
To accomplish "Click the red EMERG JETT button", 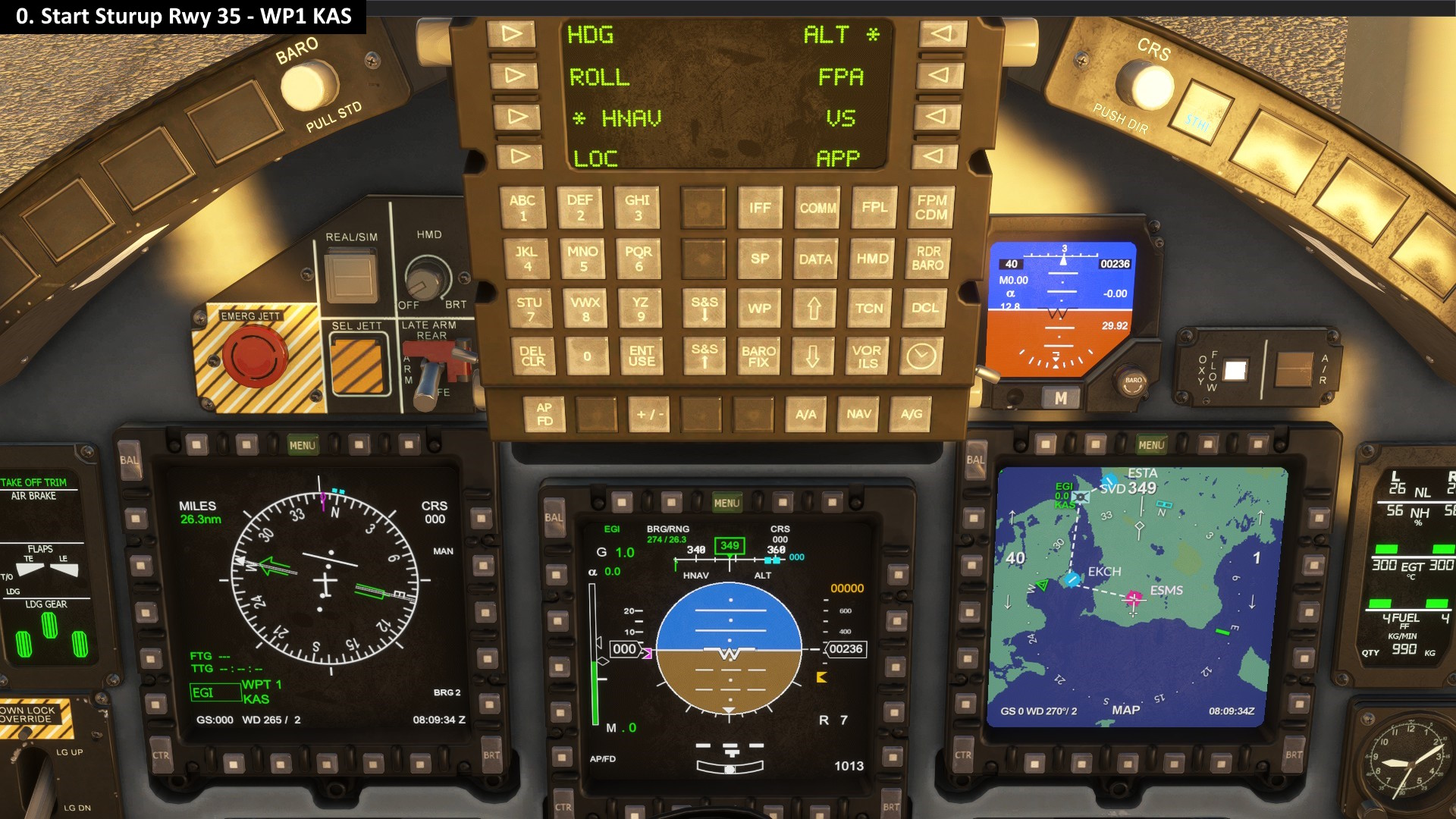I will (x=255, y=356).
